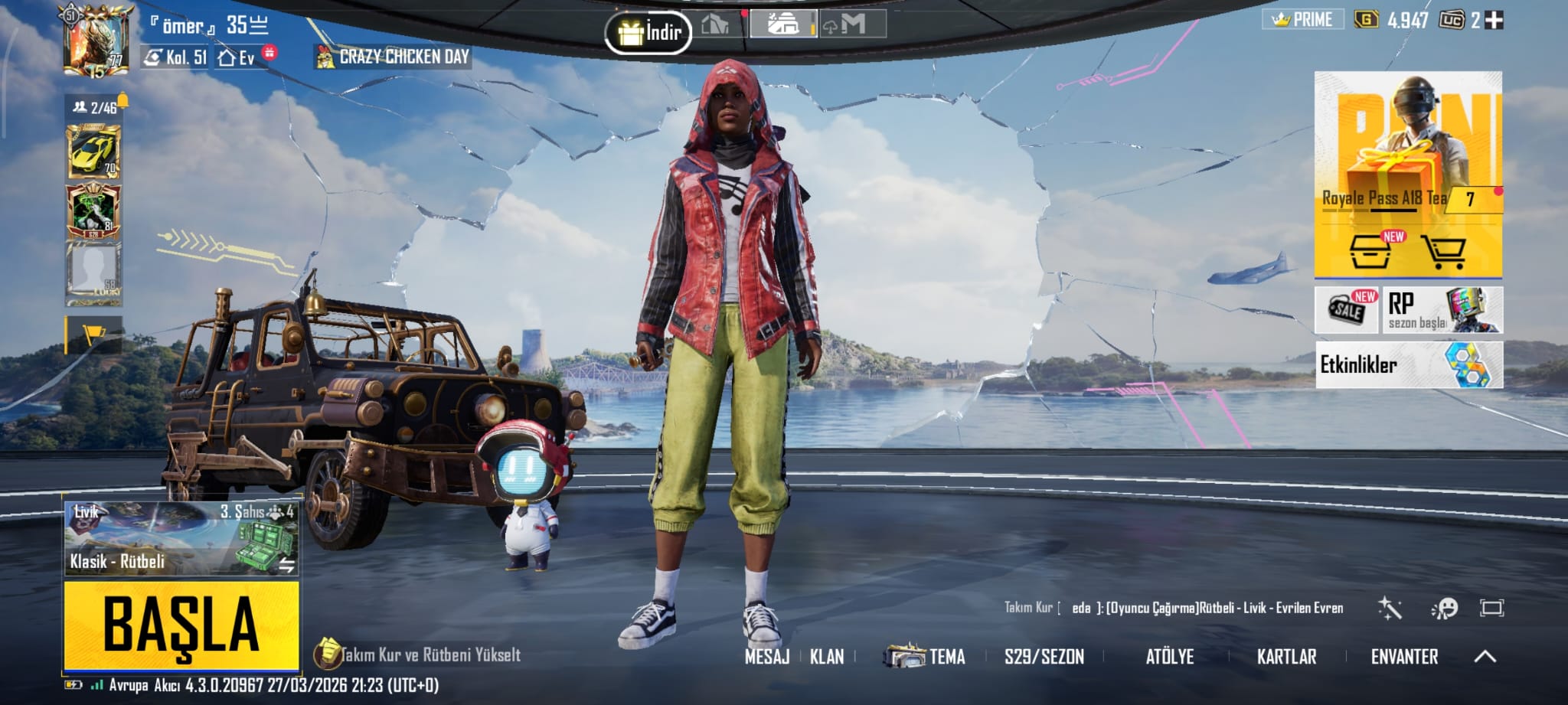The image size is (1568, 705).
Task: Start the match with the BAŞLA button
Action: pos(181,625)
